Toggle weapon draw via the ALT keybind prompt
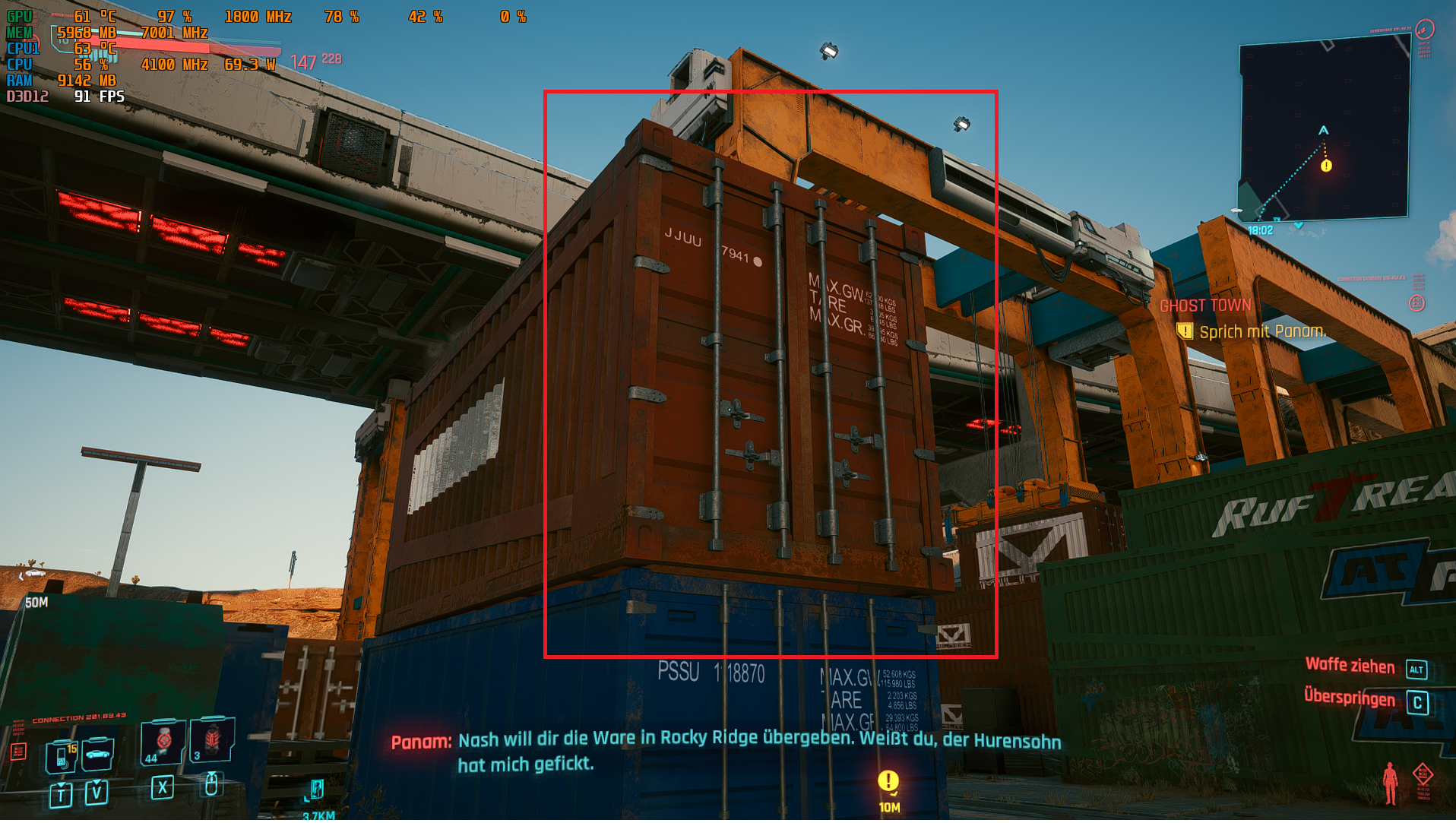1456x823 pixels. (x=1416, y=667)
